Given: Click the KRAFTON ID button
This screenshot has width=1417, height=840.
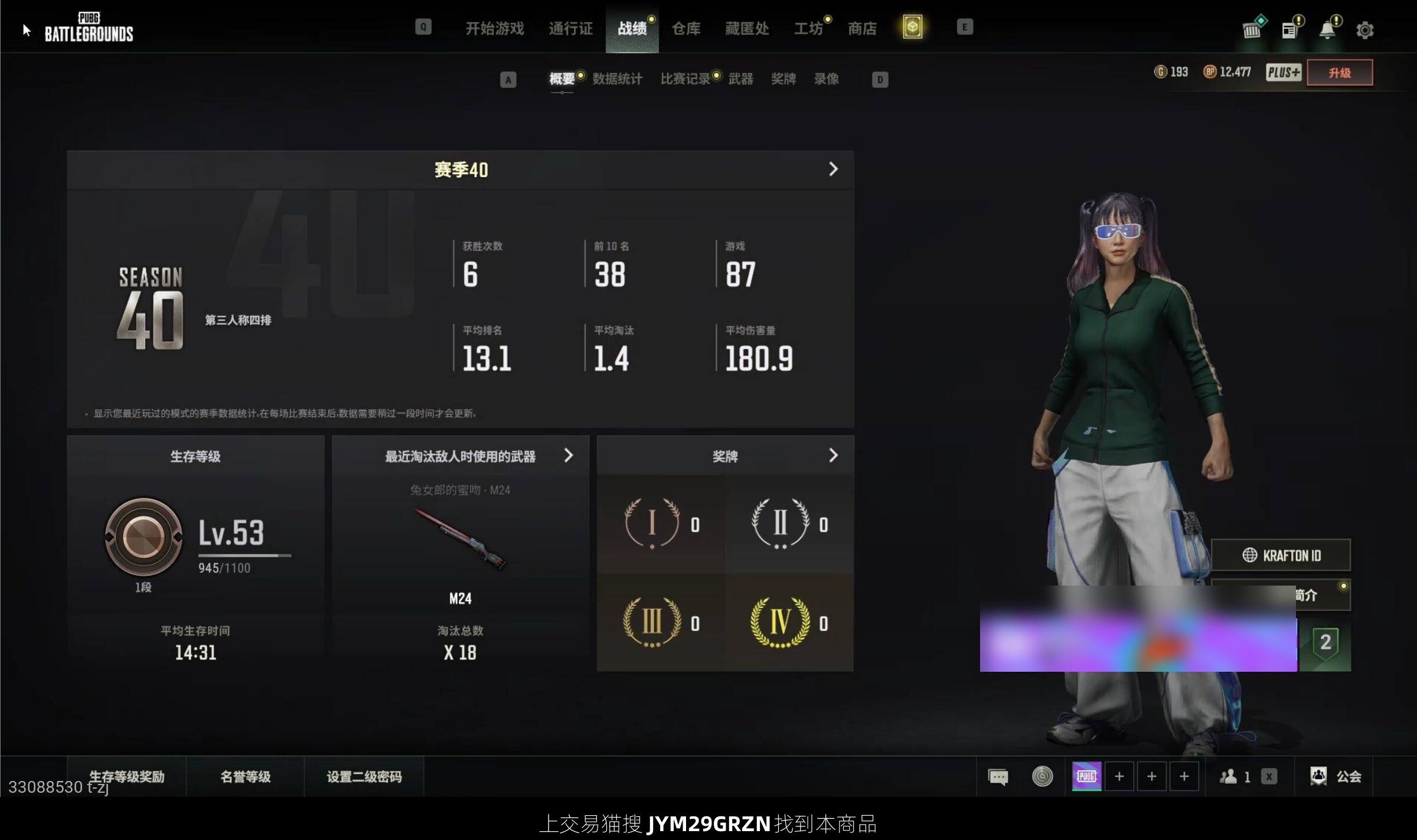Looking at the screenshot, I should (1281, 555).
